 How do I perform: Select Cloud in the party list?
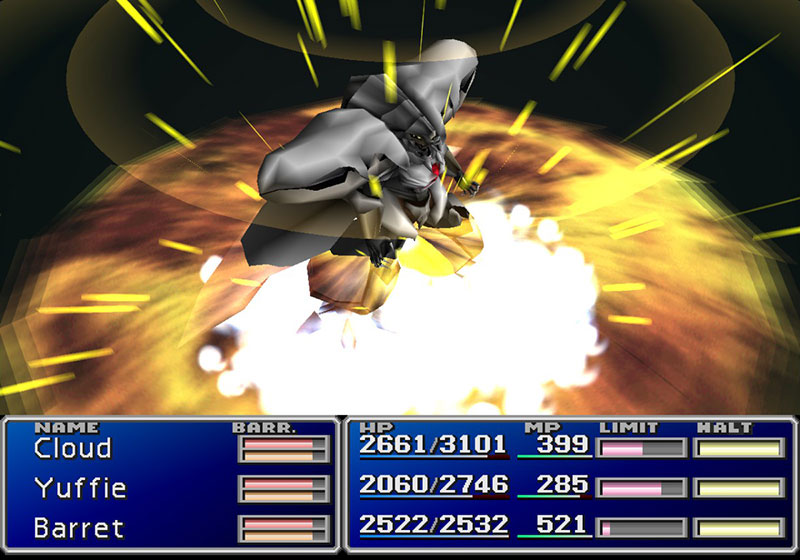click(x=73, y=448)
